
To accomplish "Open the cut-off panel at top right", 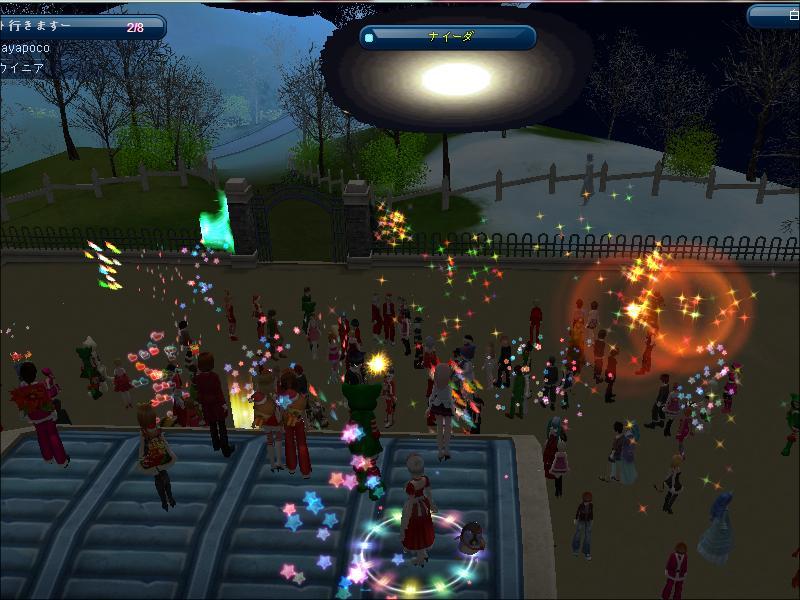I will 774,16.
